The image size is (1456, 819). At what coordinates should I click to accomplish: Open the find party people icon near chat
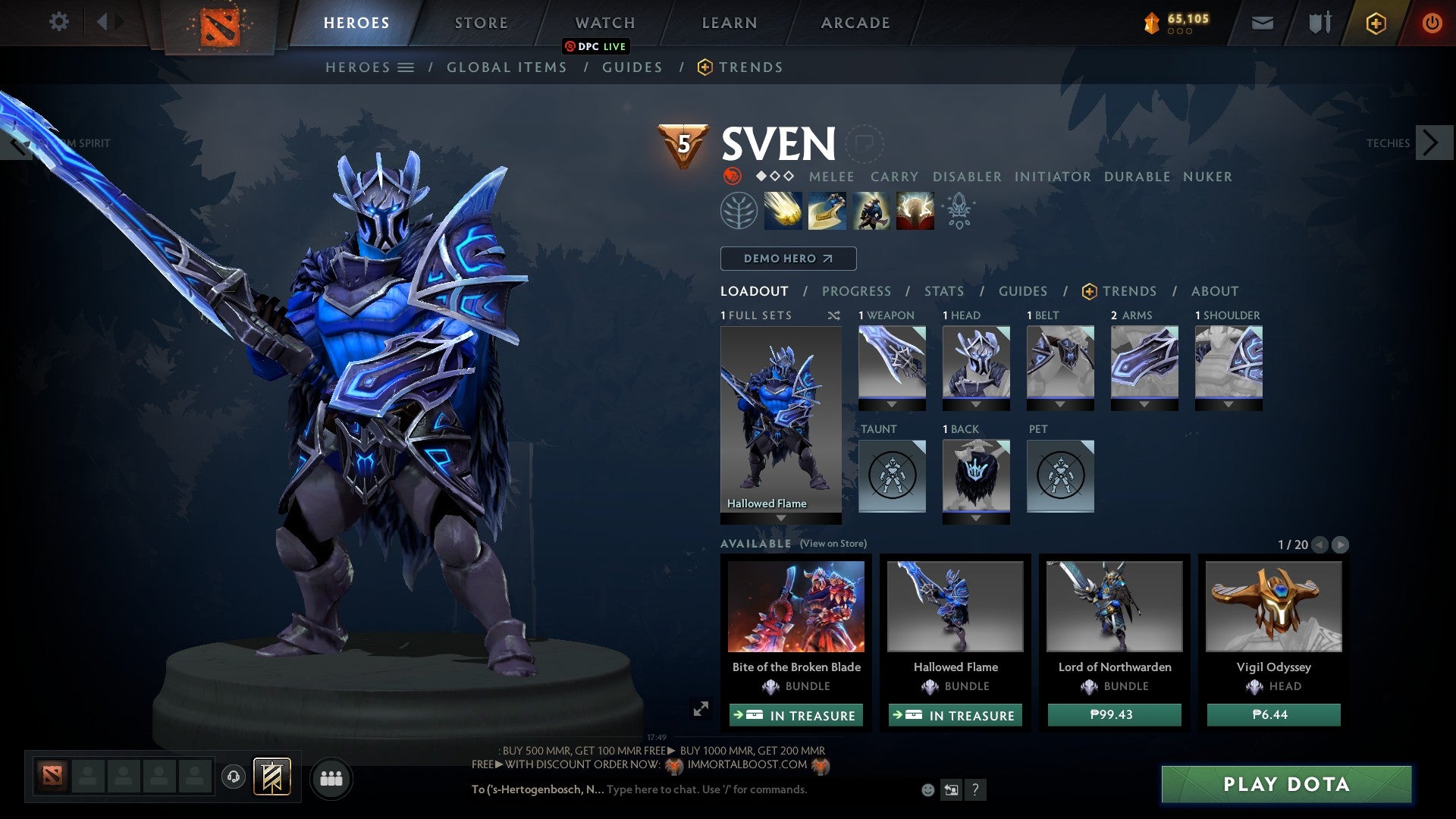[x=331, y=778]
